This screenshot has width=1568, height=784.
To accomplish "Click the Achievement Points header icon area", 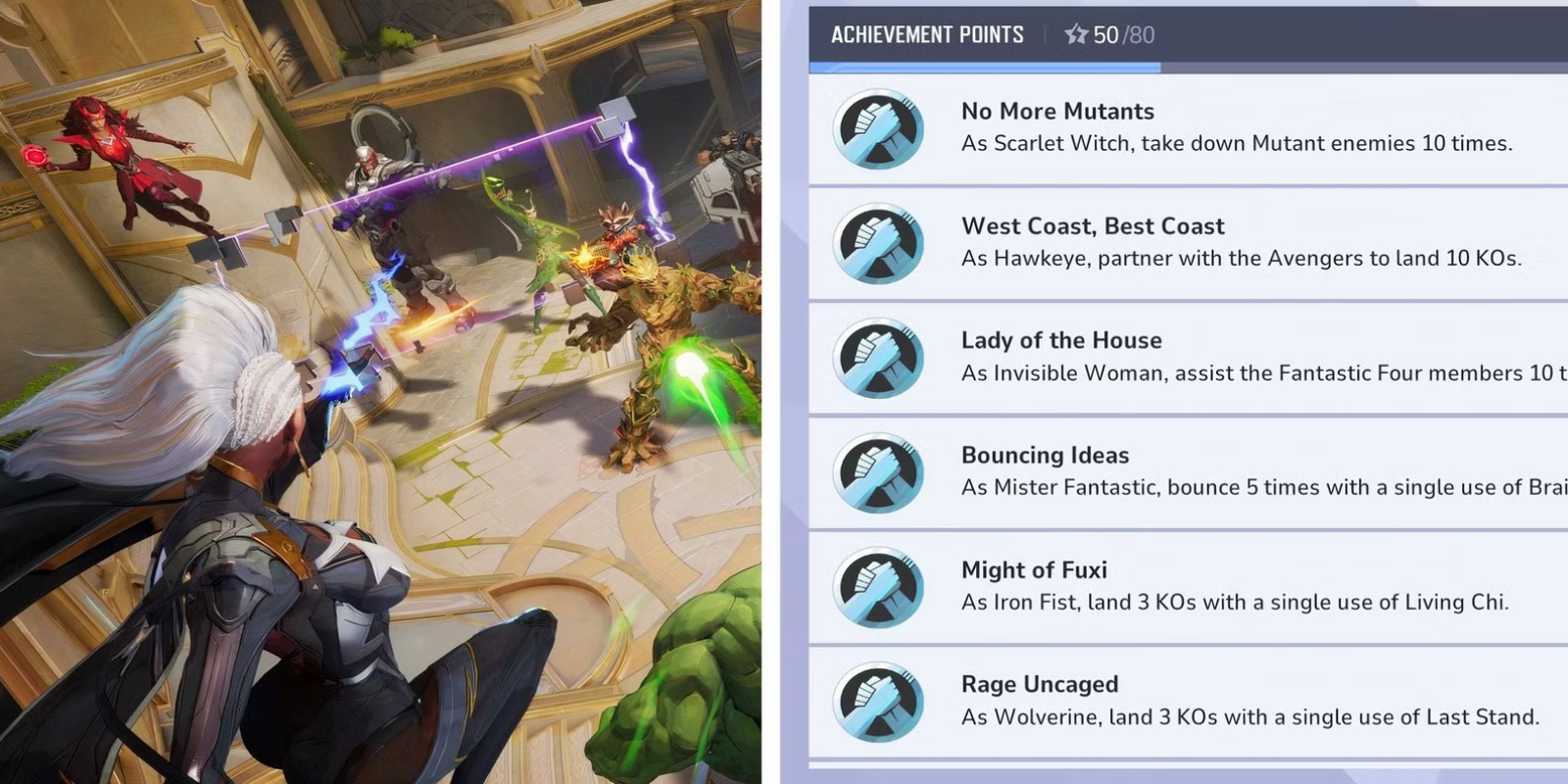I will [x=1074, y=34].
